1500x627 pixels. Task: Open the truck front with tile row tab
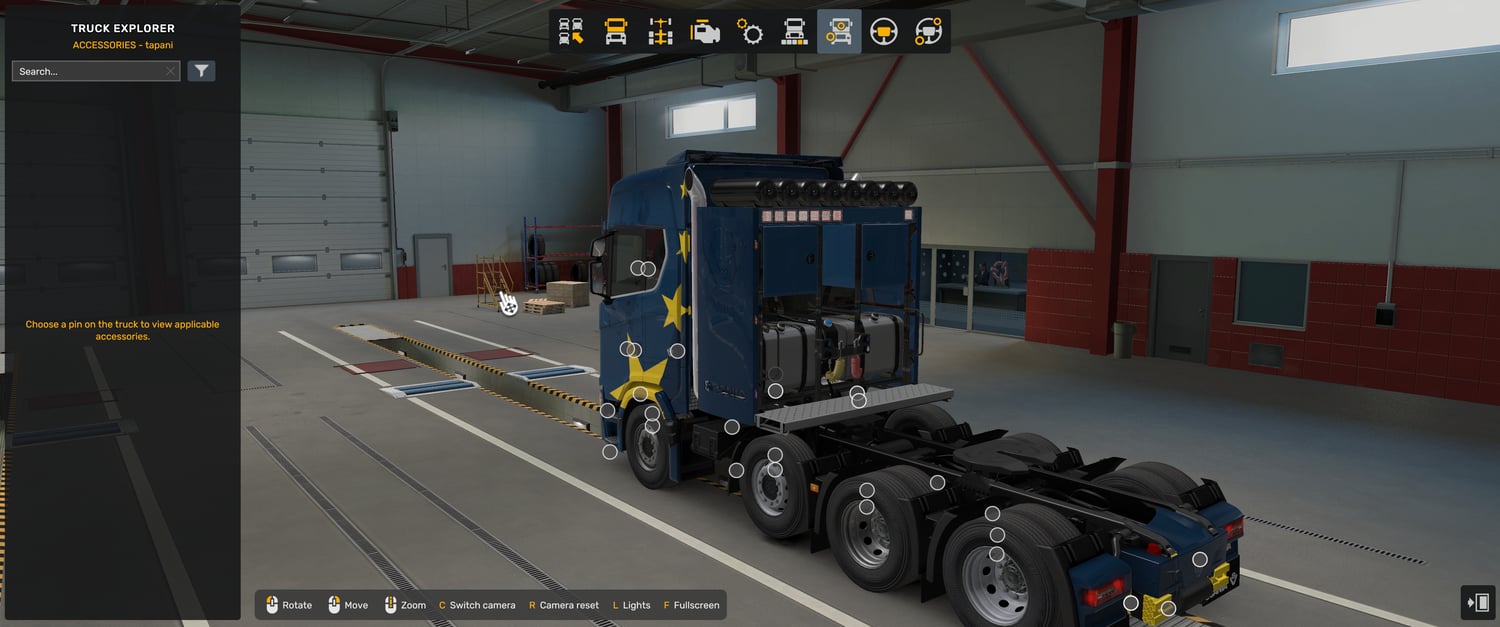[794, 32]
